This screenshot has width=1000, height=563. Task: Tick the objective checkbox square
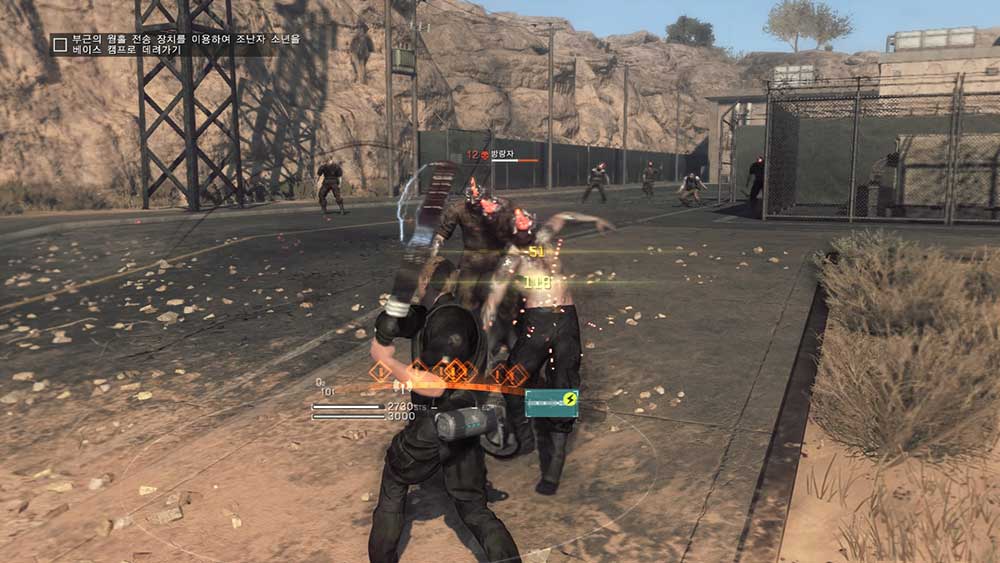point(61,44)
